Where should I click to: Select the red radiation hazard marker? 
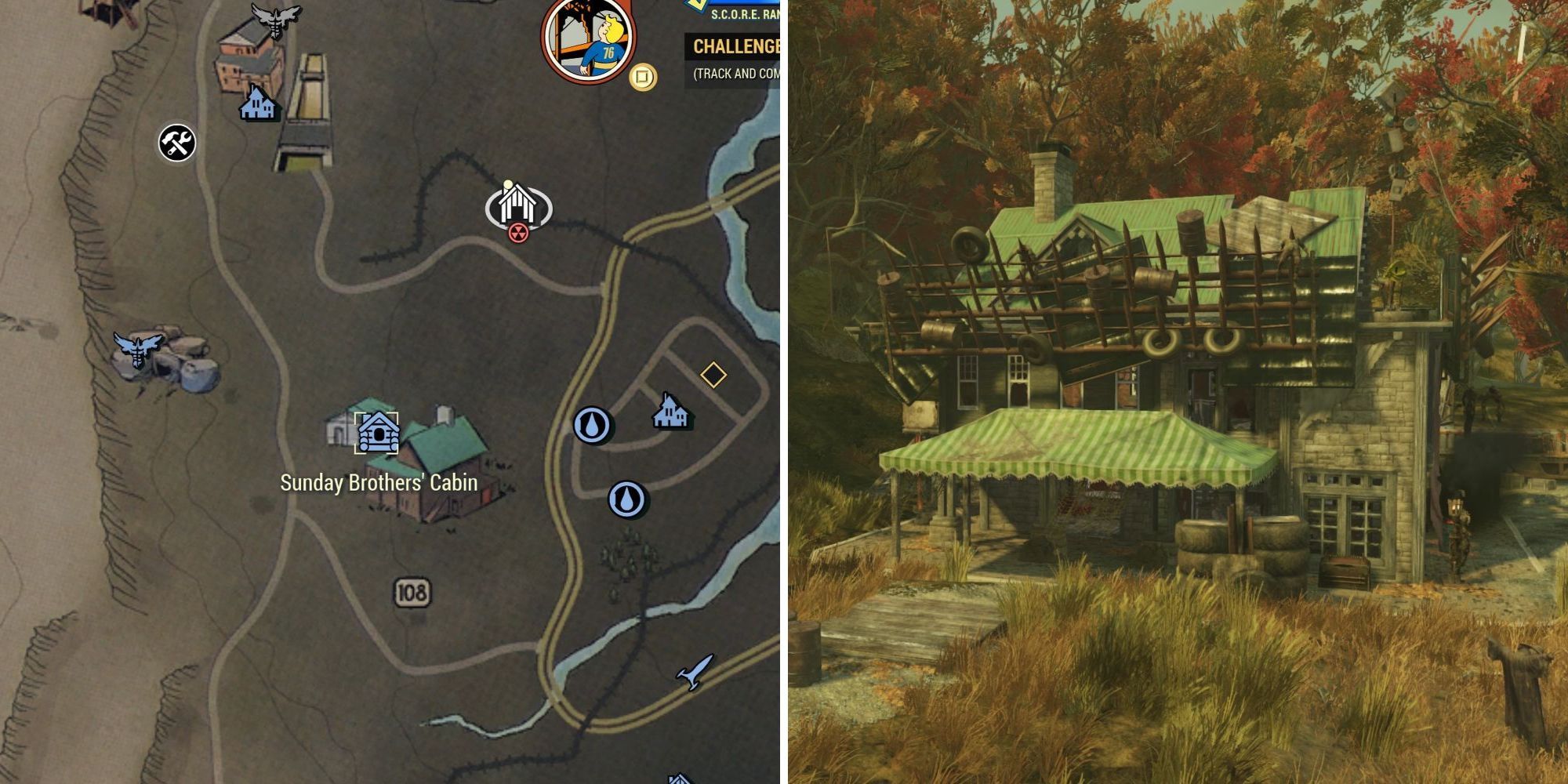(521, 232)
